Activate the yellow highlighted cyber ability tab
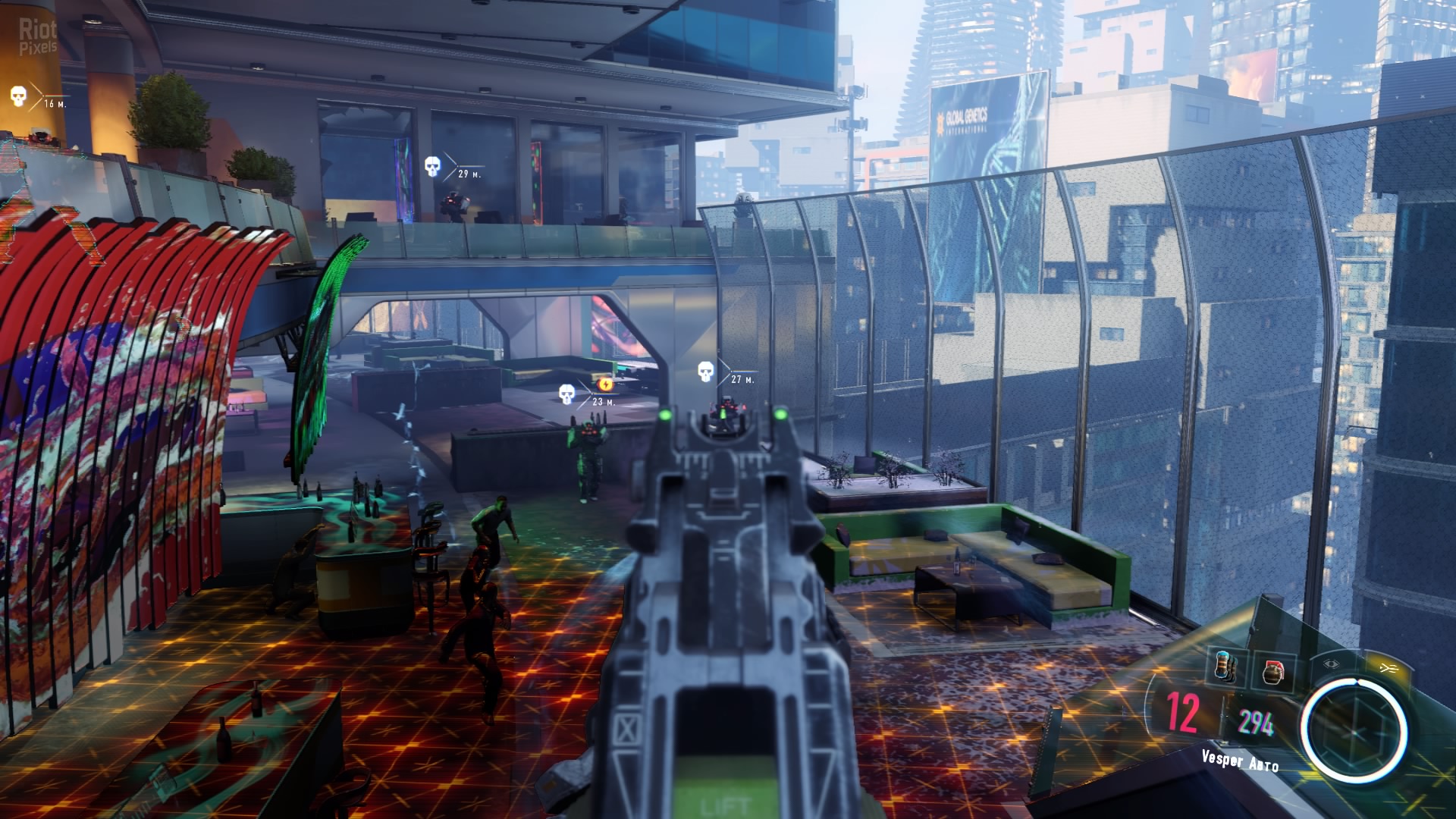1456x819 pixels. (1389, 667)
